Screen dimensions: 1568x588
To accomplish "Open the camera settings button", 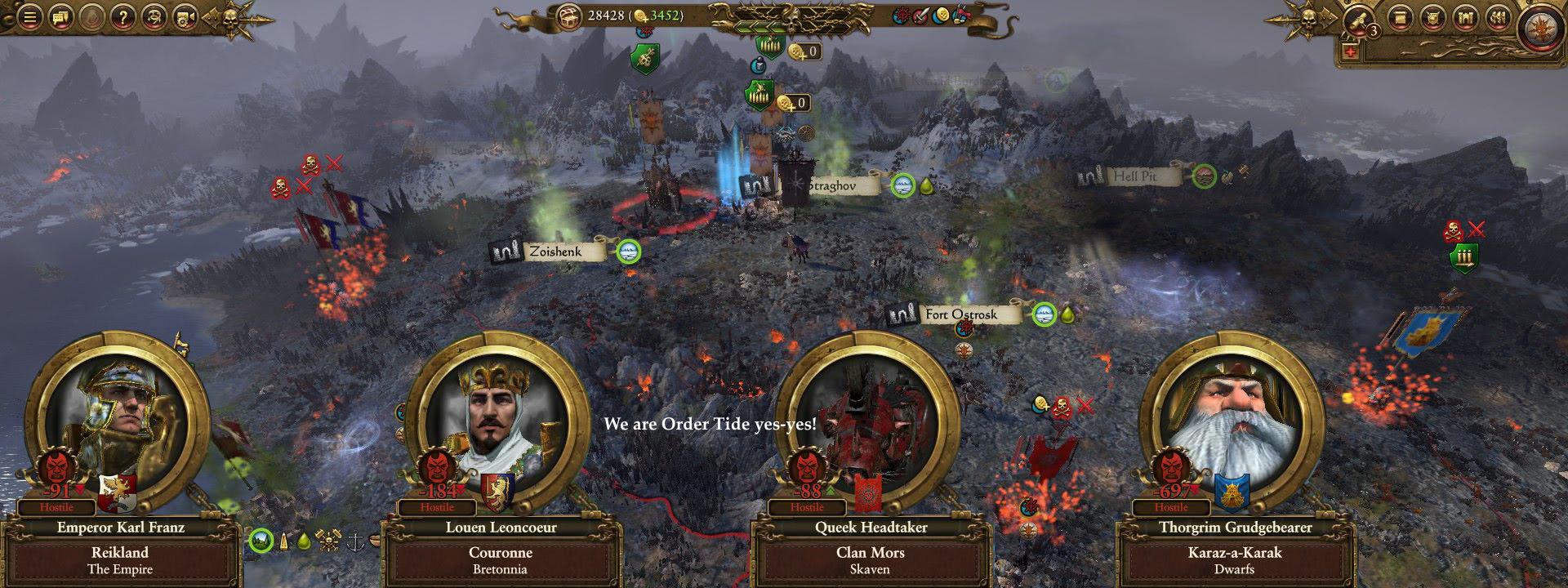I will (185, 17).
